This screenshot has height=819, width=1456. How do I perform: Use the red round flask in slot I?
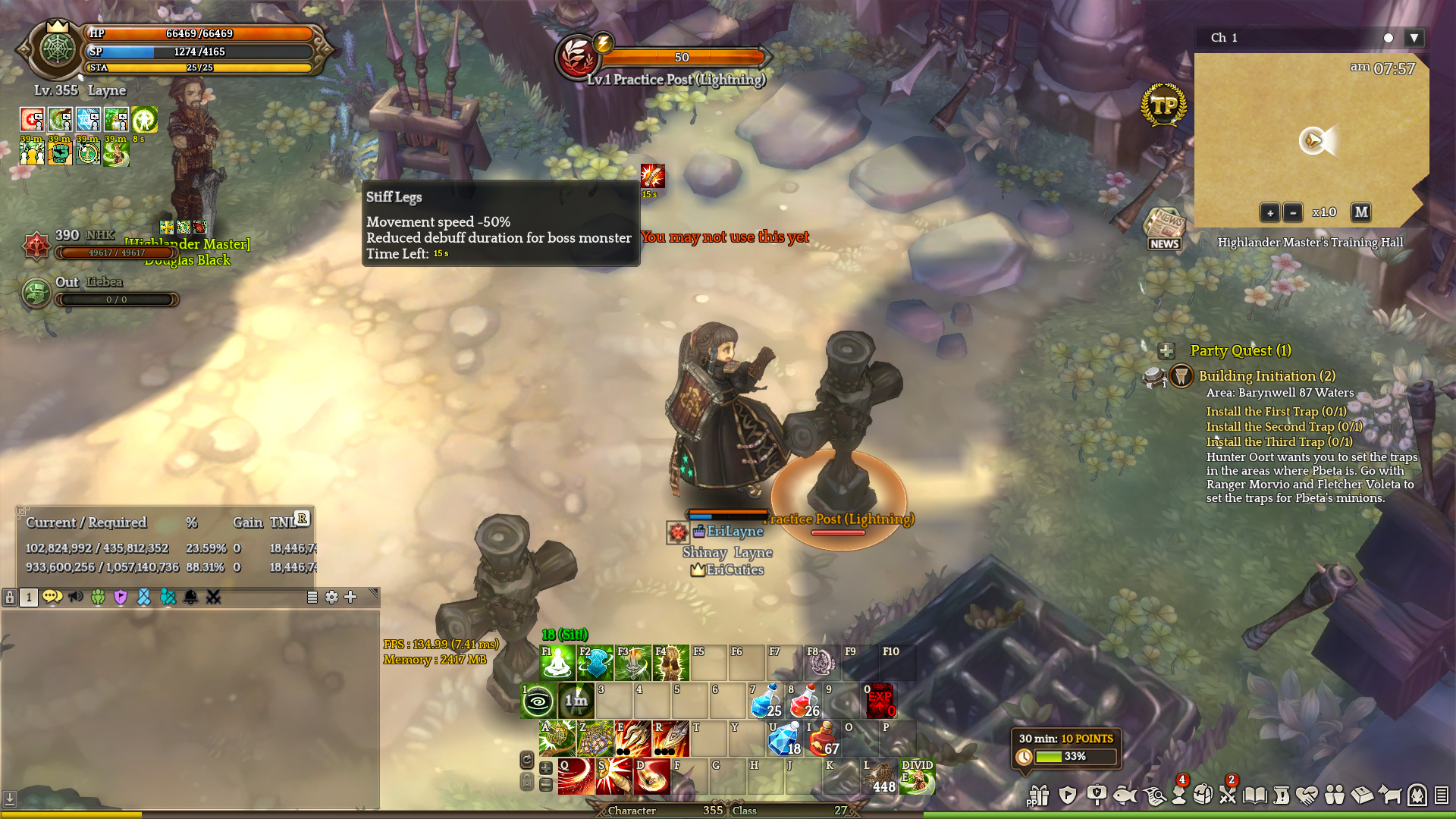(x=822, y=739)
